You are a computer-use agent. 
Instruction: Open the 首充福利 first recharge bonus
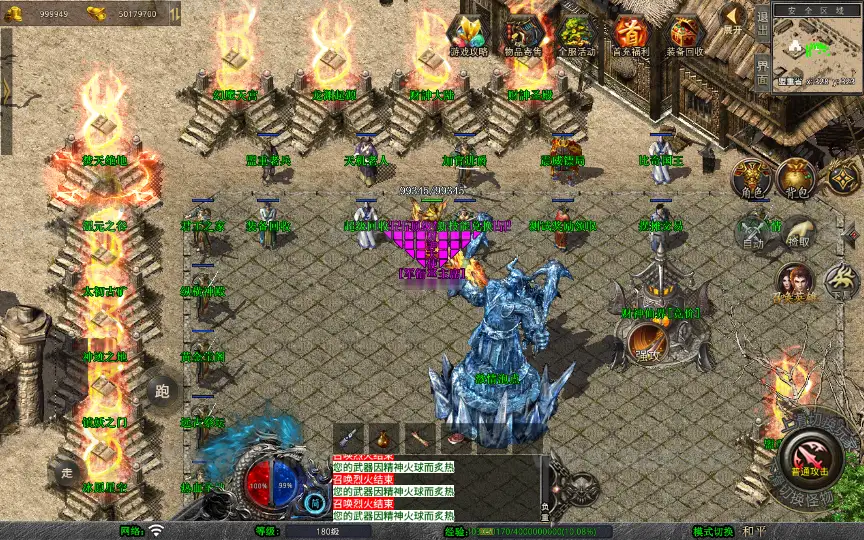(630, 34)
